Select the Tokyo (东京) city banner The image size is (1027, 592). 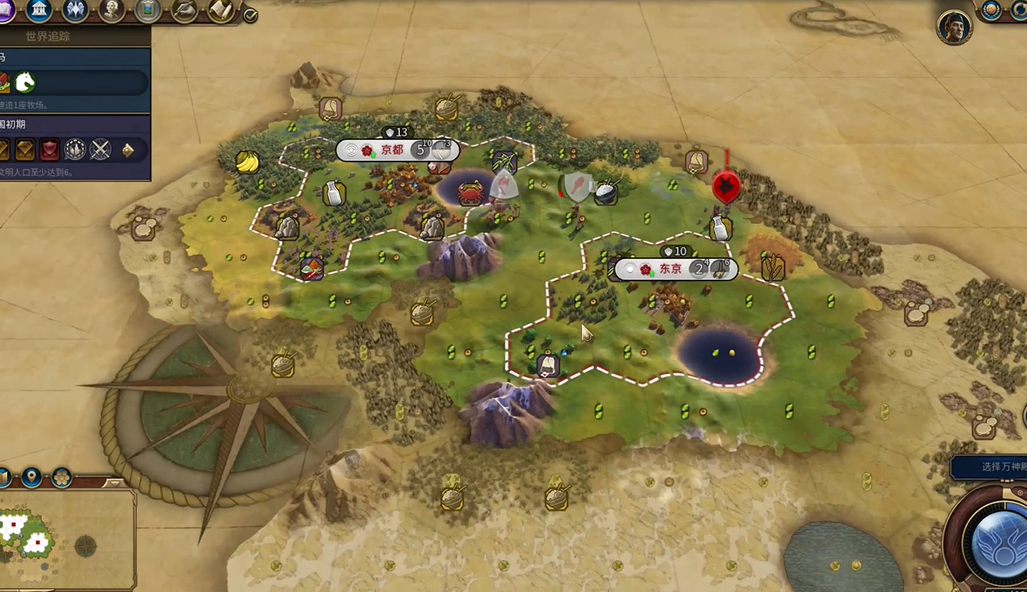click(670, 269)
